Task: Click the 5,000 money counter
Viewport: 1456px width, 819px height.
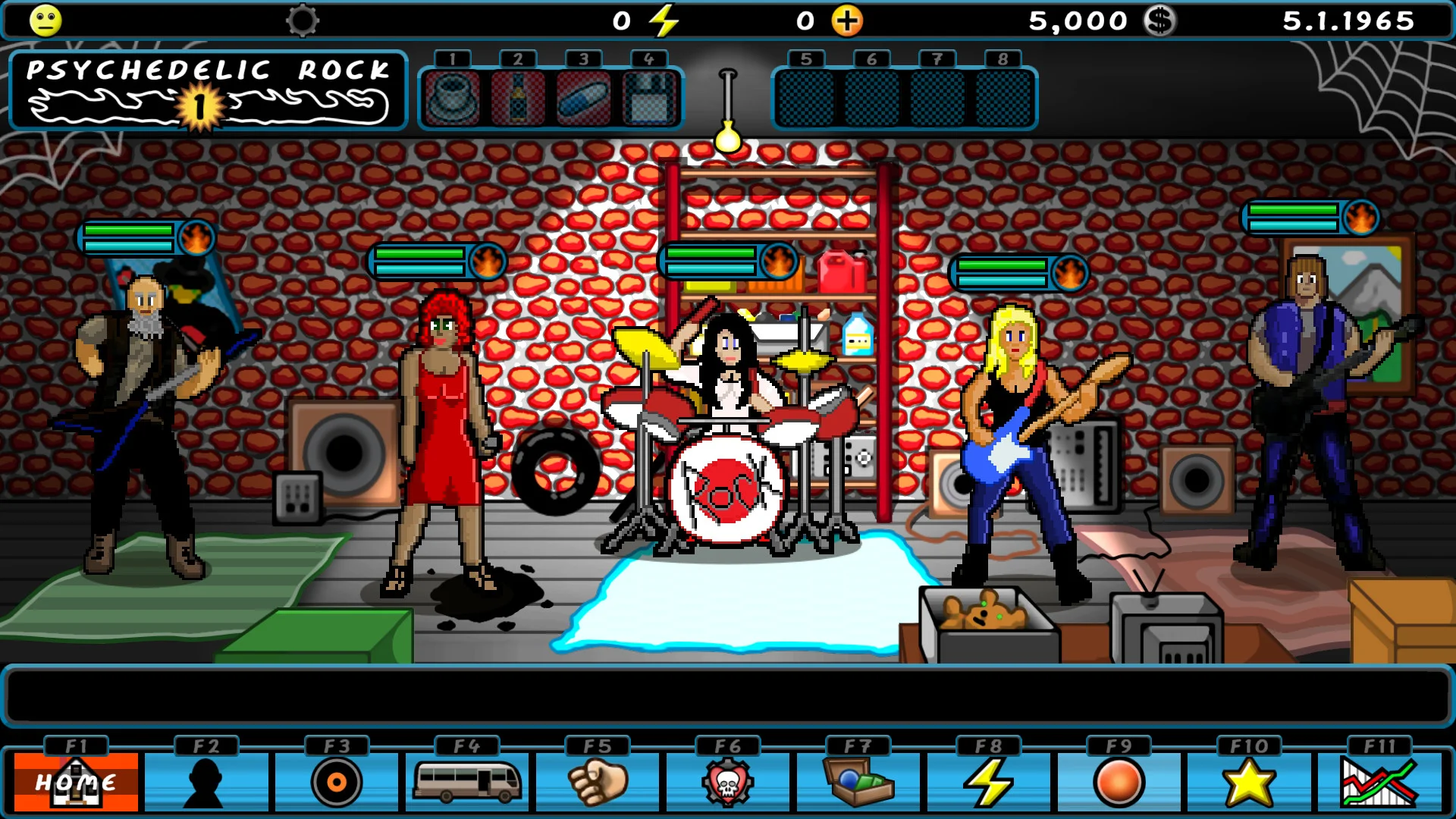Action: coord(1078,20)
